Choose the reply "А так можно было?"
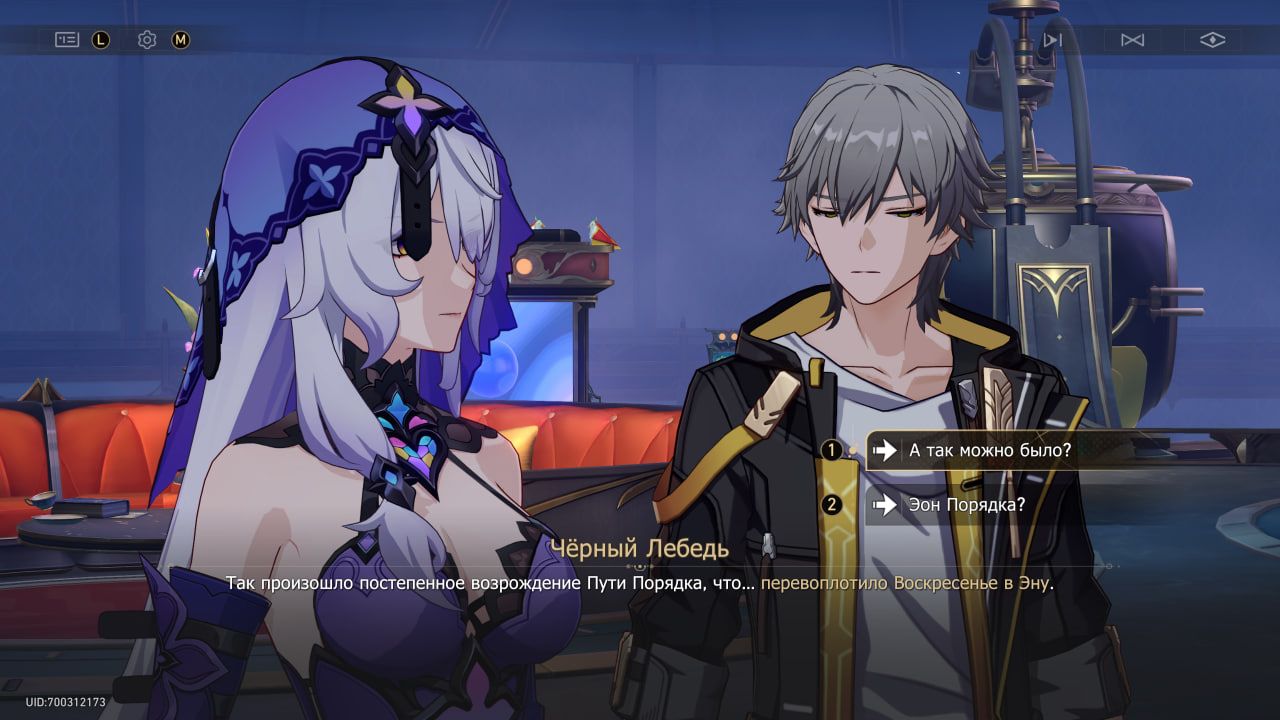This screenshot has width=1280, height=720. 988,450
